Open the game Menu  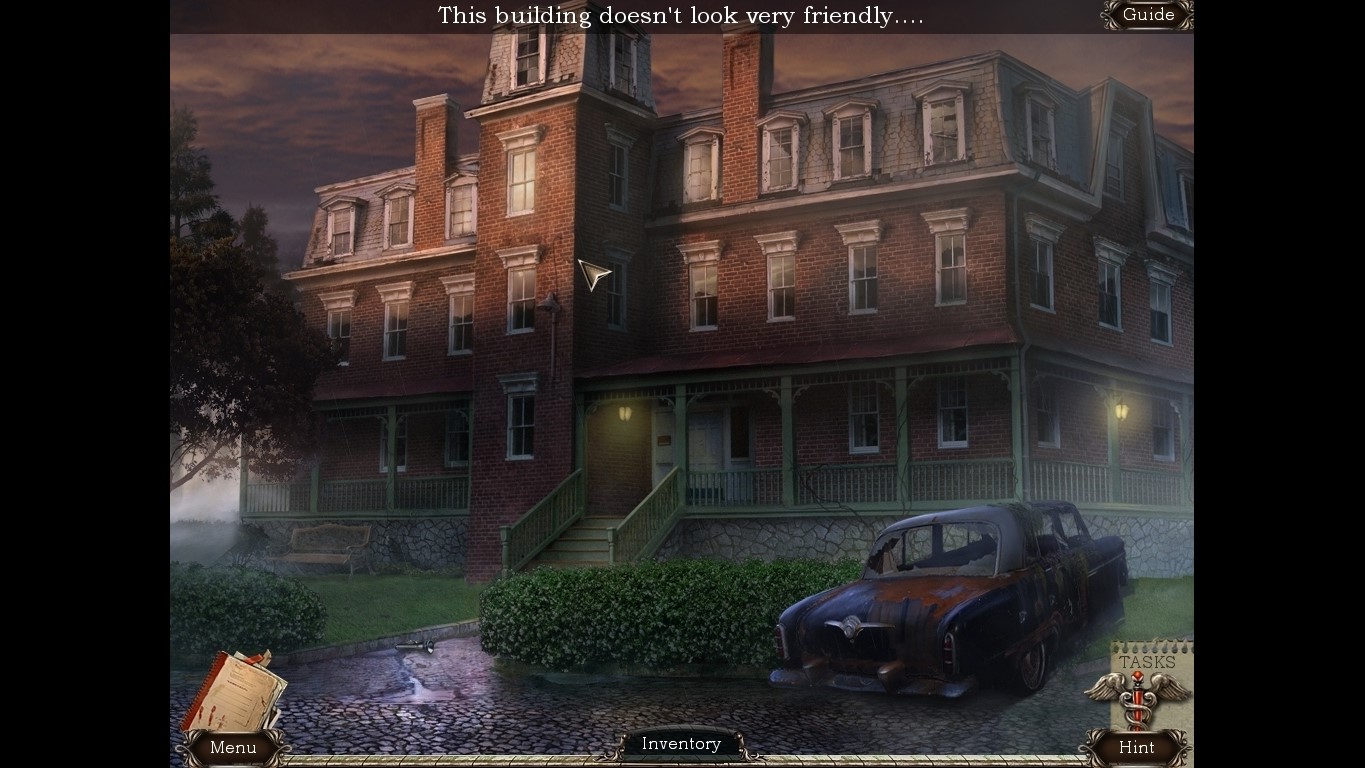tap(233, 747)
